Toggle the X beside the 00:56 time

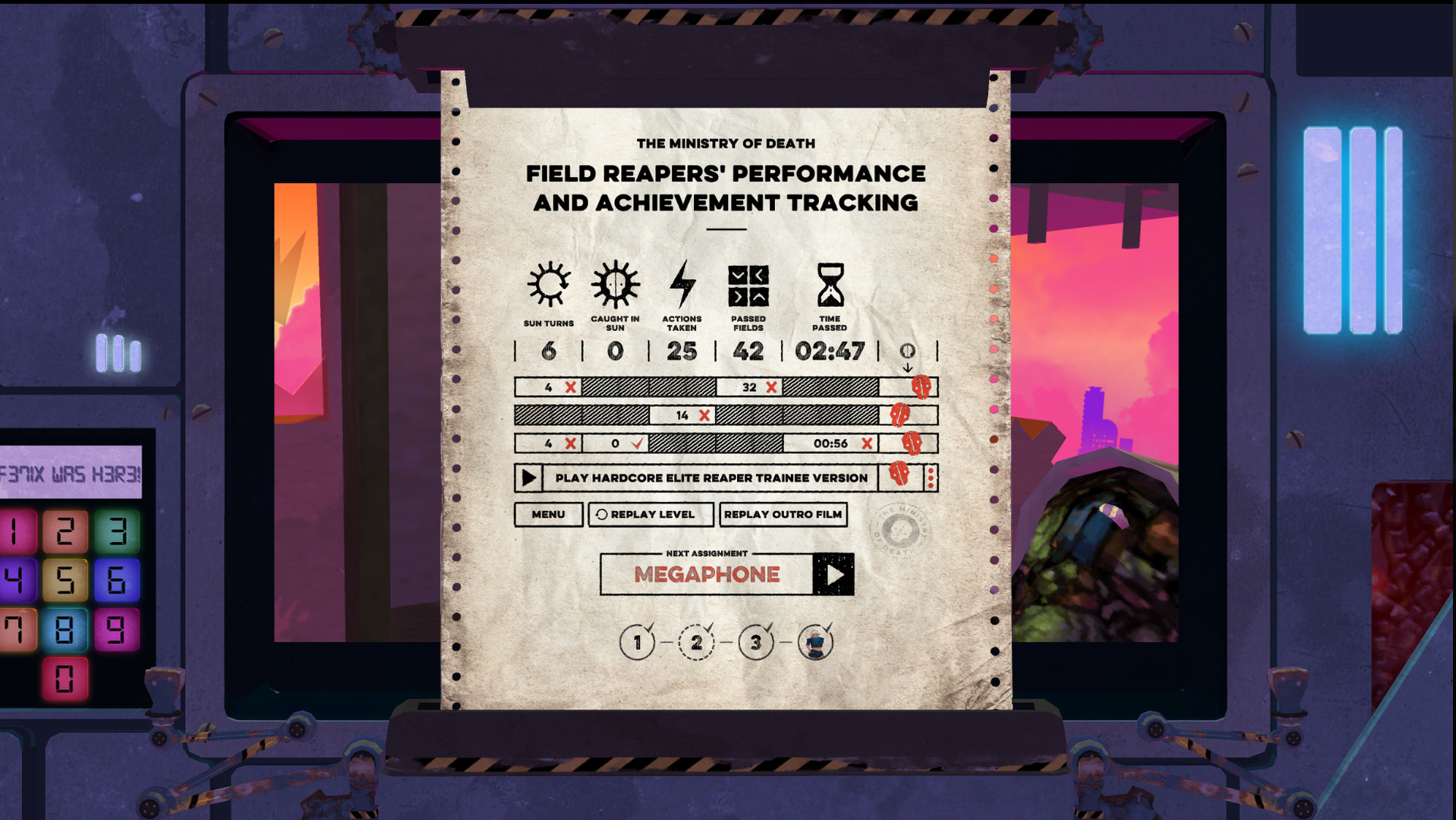[x=866, y=443]
